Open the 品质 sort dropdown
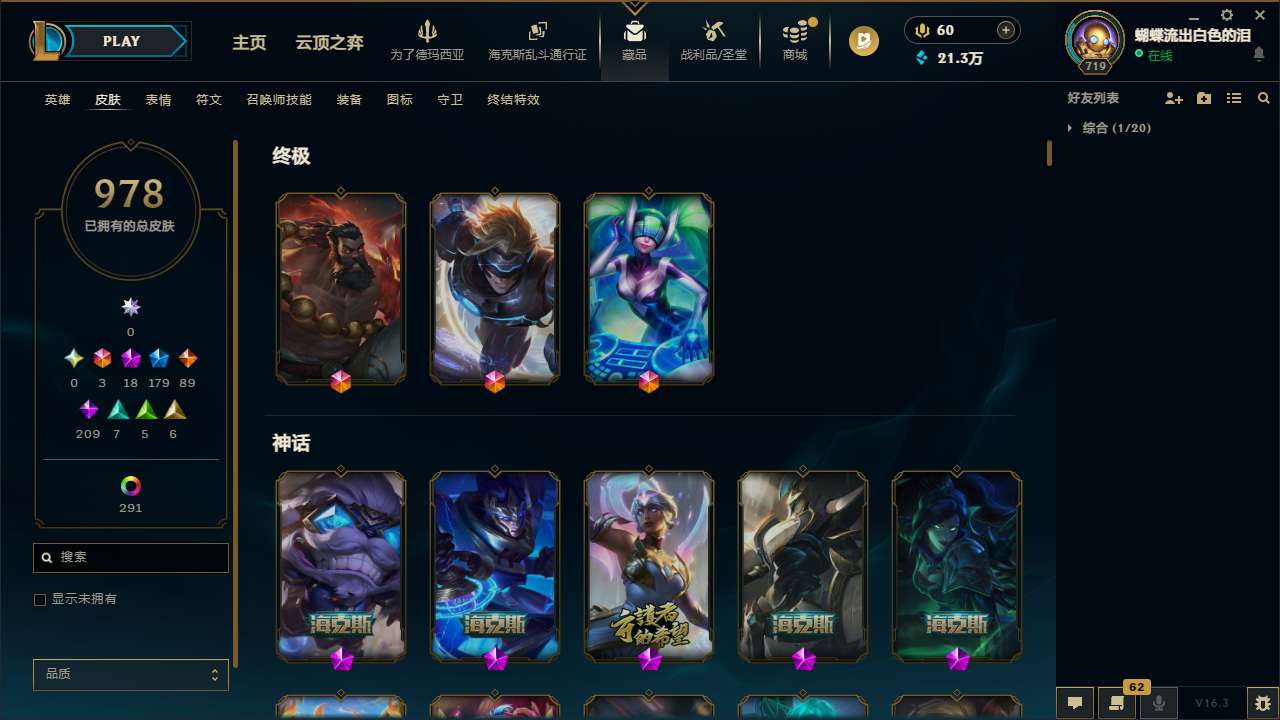This screenshot has width=1280, height=720. tap(130, 674)
